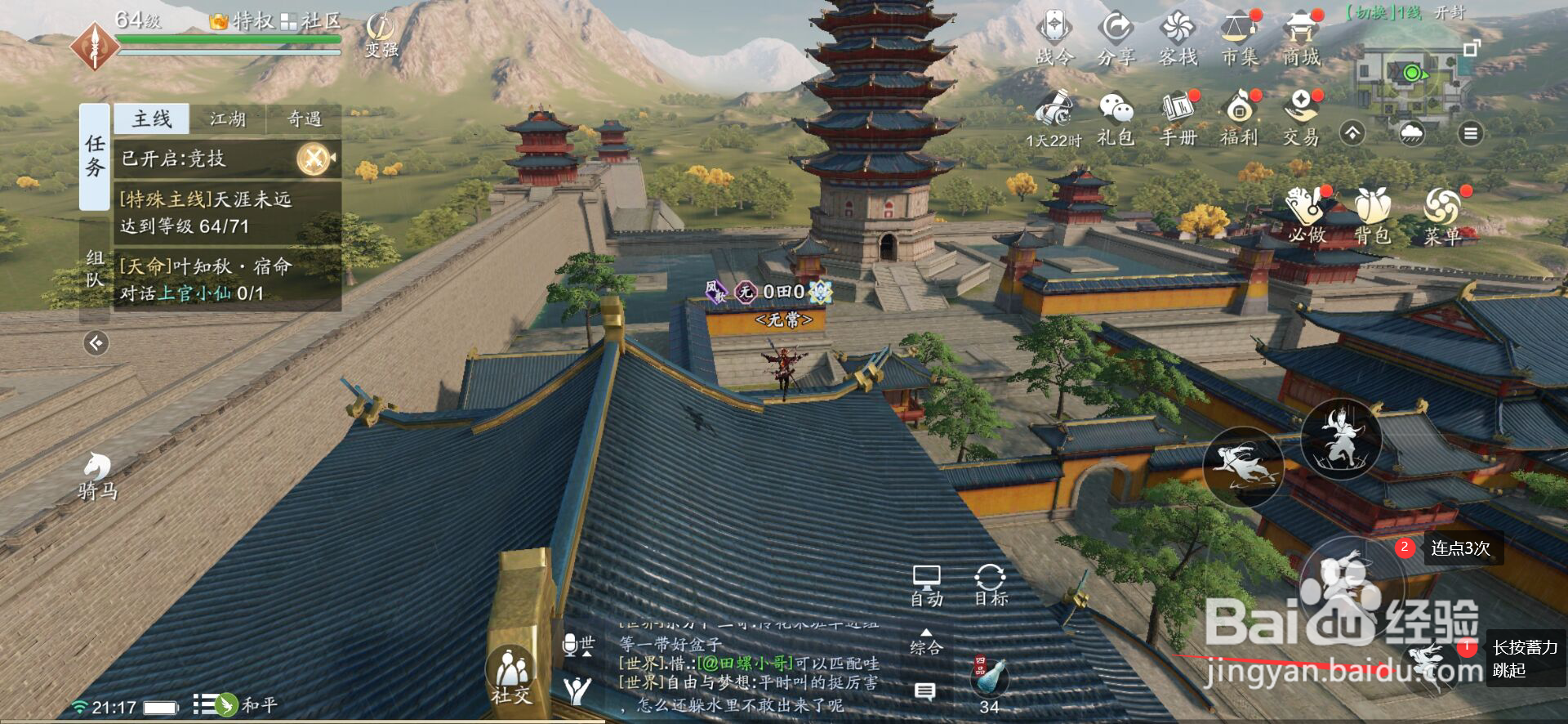Toggle 自动 auto combat
The image size is (1568, 724).
click(x=926, y=586)
